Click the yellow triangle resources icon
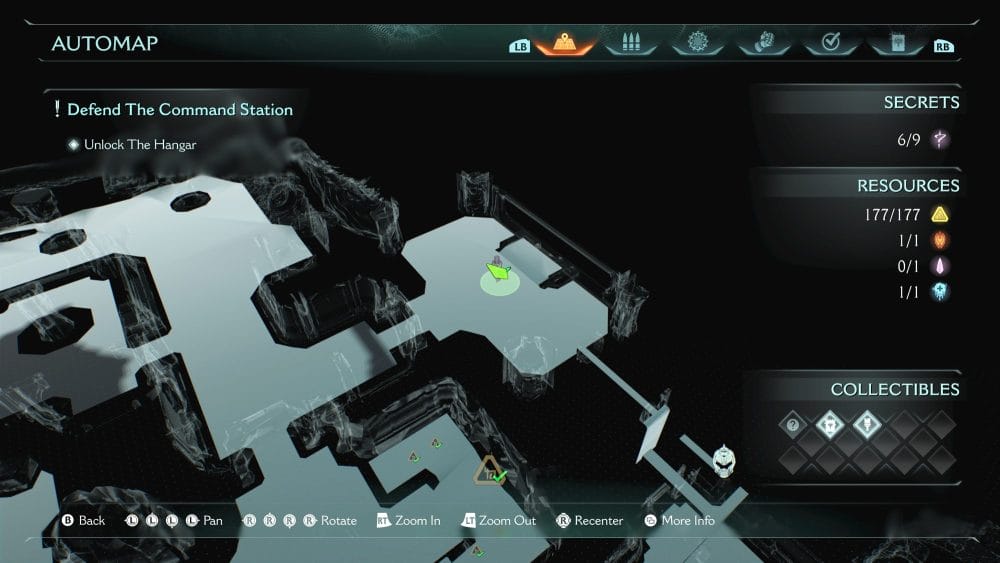Screen dimensions: 1000x563 (940, 214)
